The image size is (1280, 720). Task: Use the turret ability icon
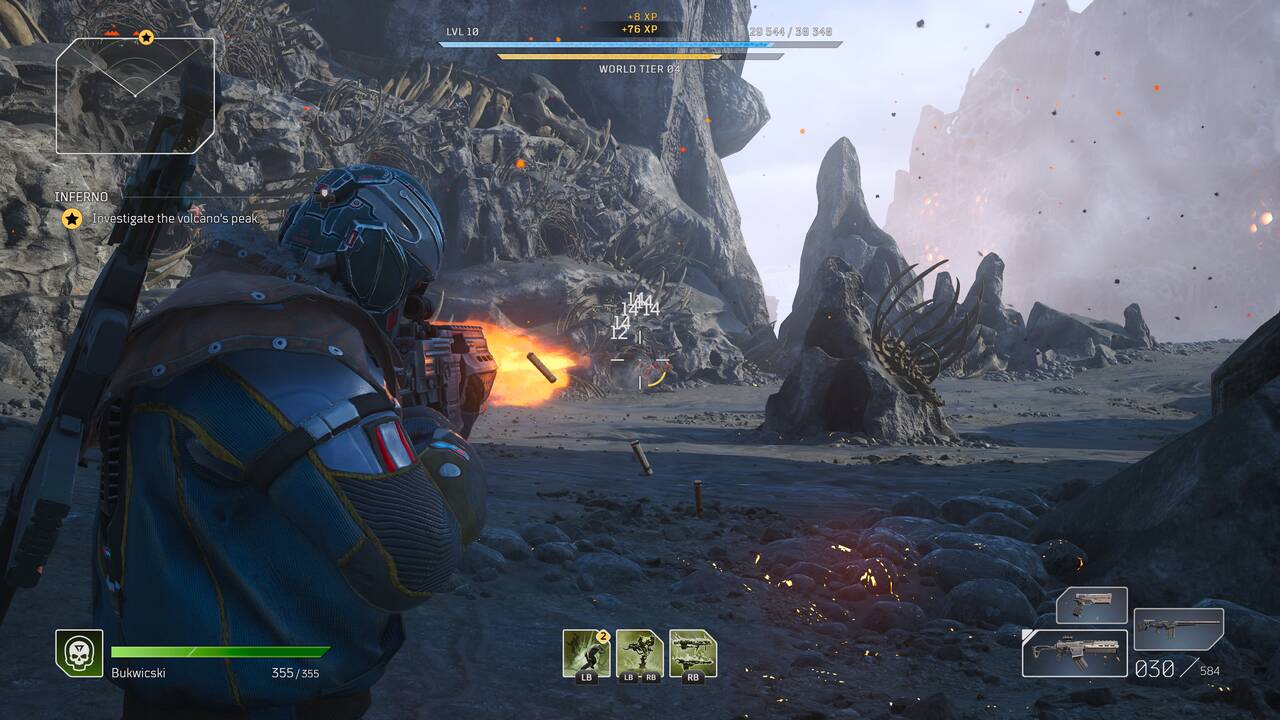pos(639,652)
